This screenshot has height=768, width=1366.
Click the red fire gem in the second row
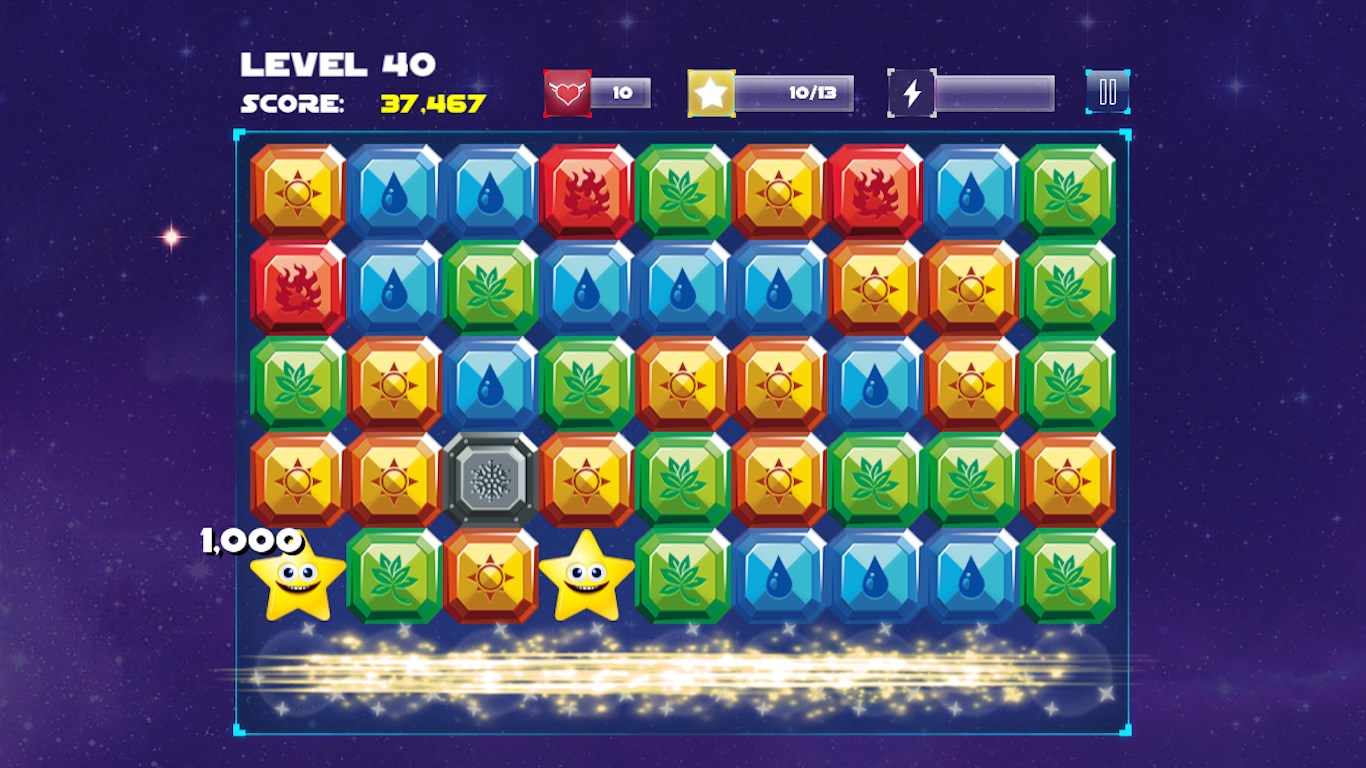click(x=298, y=288)
